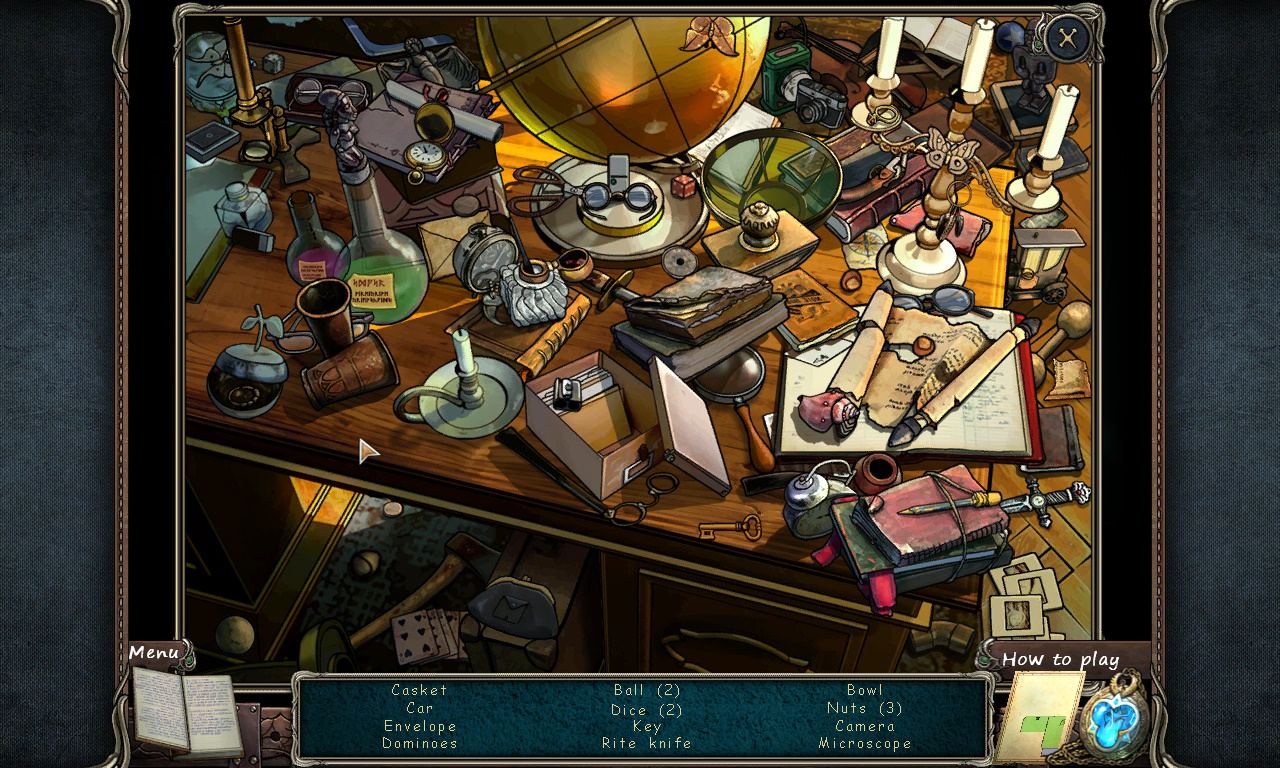Activate the blue amulet hint

(1117, 719)
